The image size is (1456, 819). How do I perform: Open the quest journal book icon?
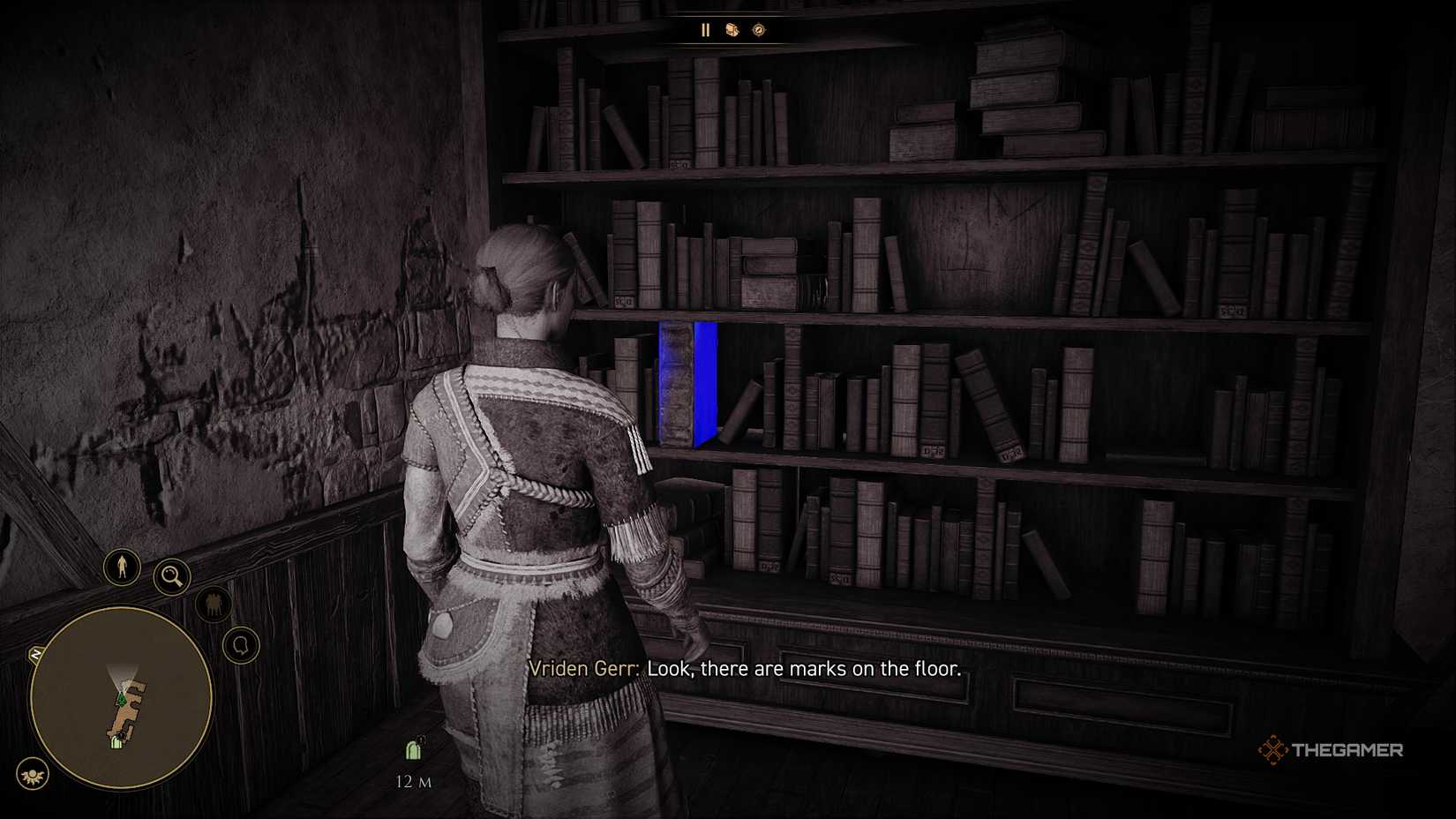coord(732,29)
